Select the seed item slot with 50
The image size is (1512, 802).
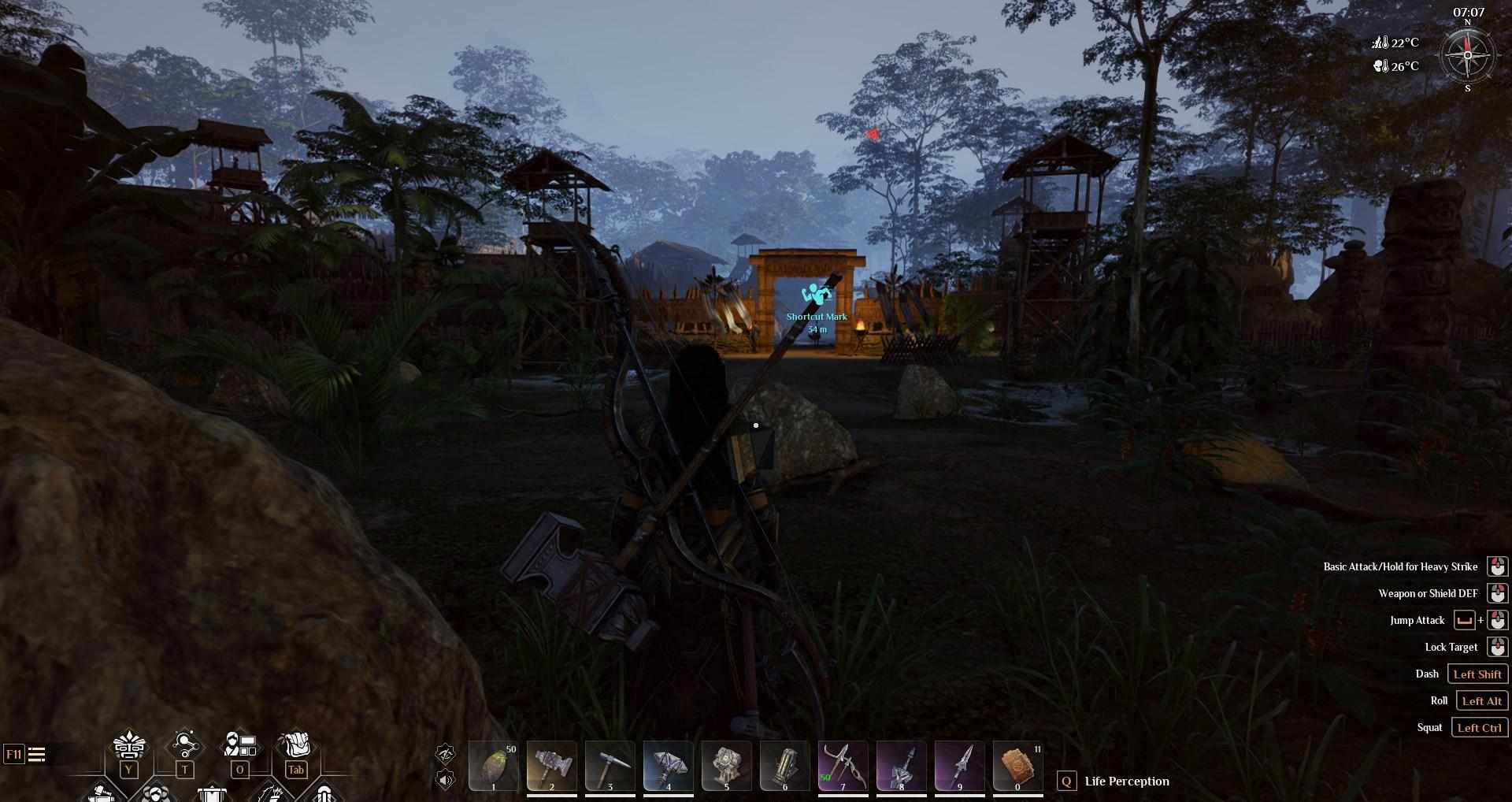(494, 766)
